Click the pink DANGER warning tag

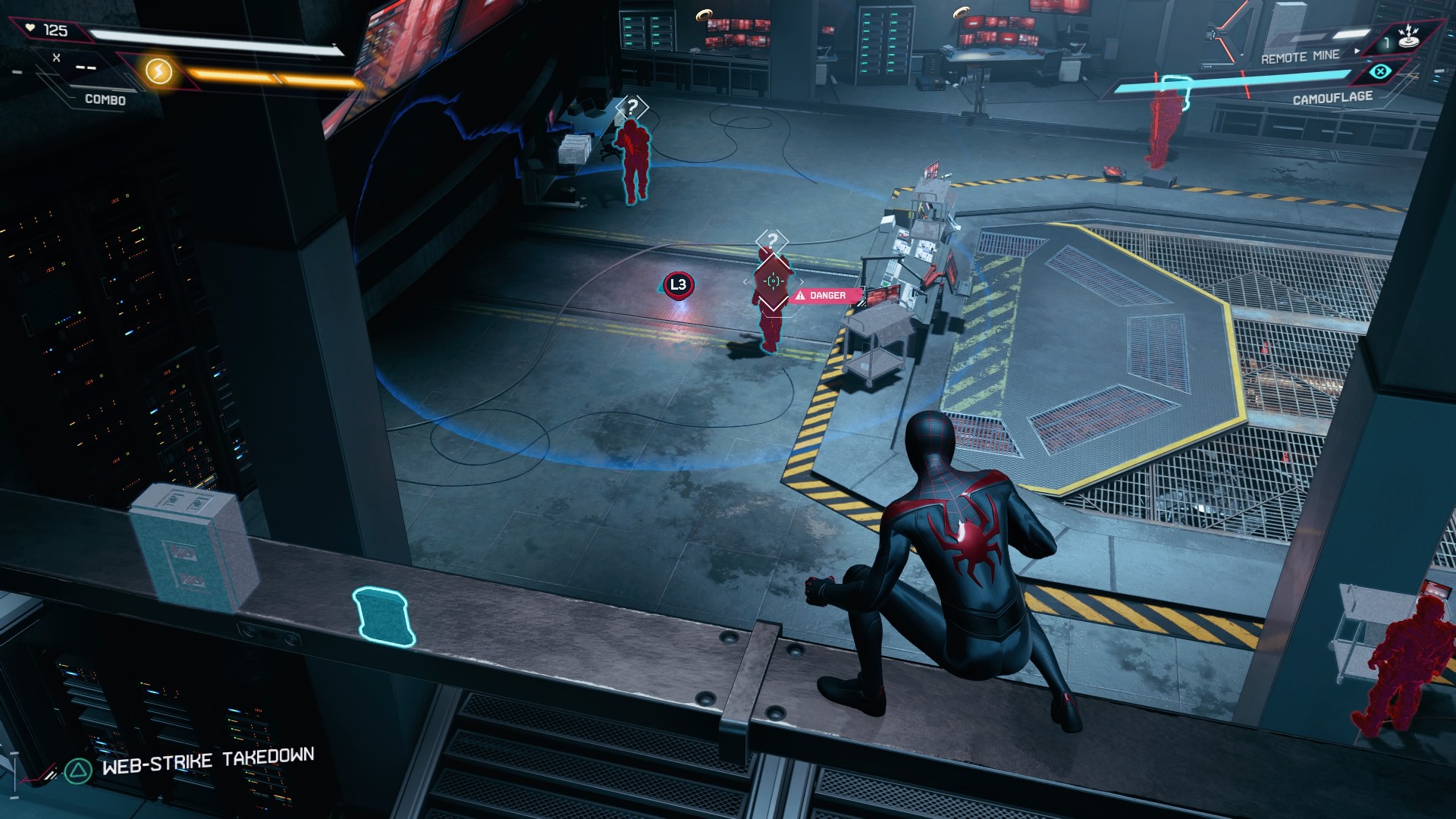pyautogui.click(x=824, y=296)
